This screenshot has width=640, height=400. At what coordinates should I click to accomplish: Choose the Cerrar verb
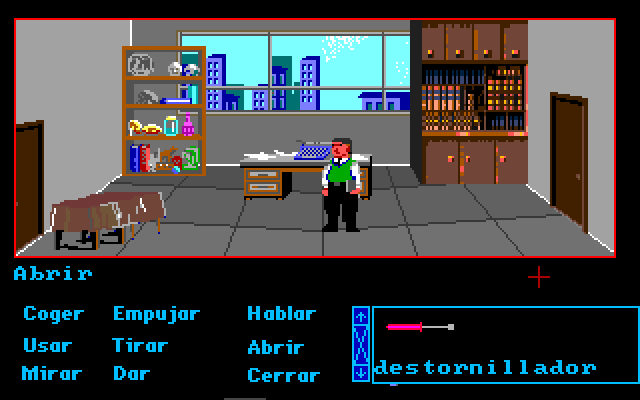[283, 376]
